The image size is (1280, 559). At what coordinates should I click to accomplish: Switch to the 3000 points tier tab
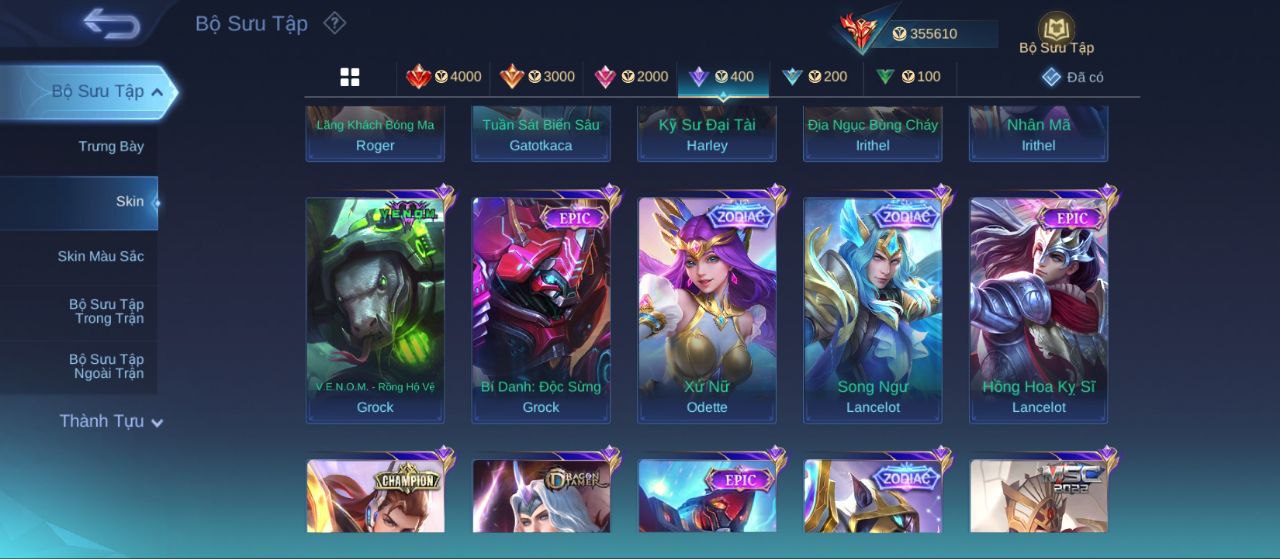pyautogui.click(x=538, y=77)
